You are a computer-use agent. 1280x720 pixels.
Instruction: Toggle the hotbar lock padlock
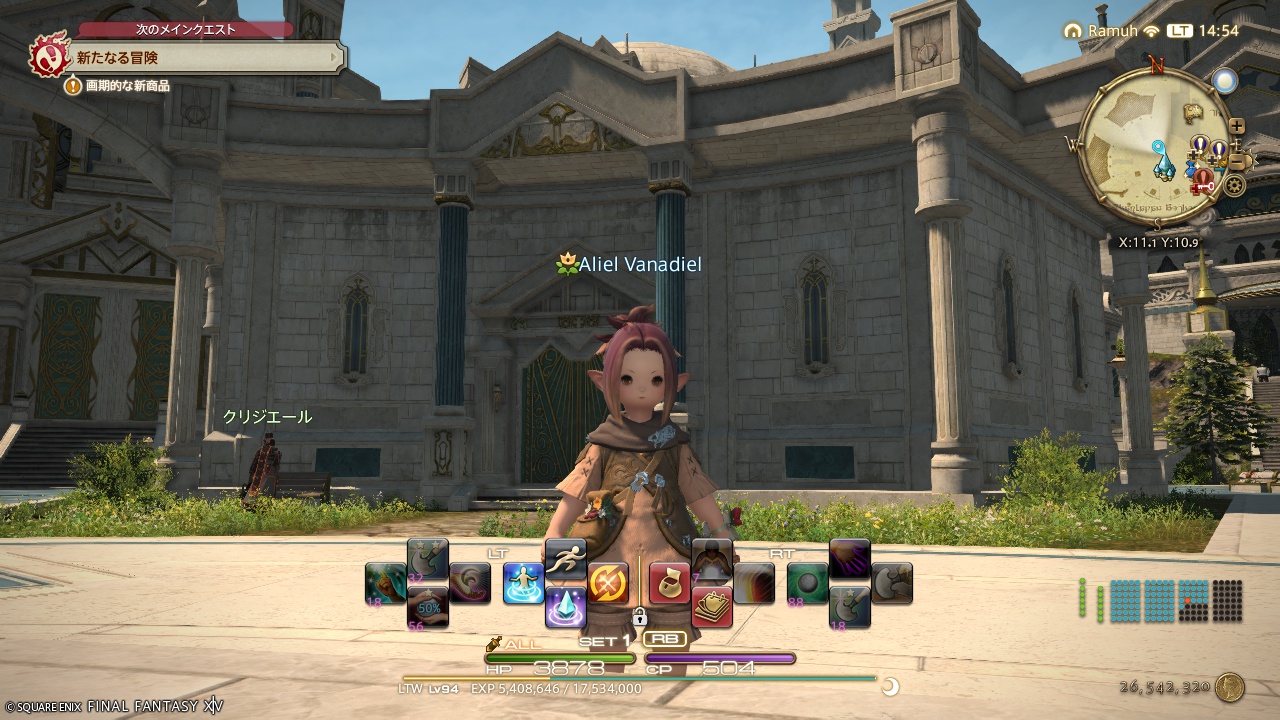click(x=638, y=619)
